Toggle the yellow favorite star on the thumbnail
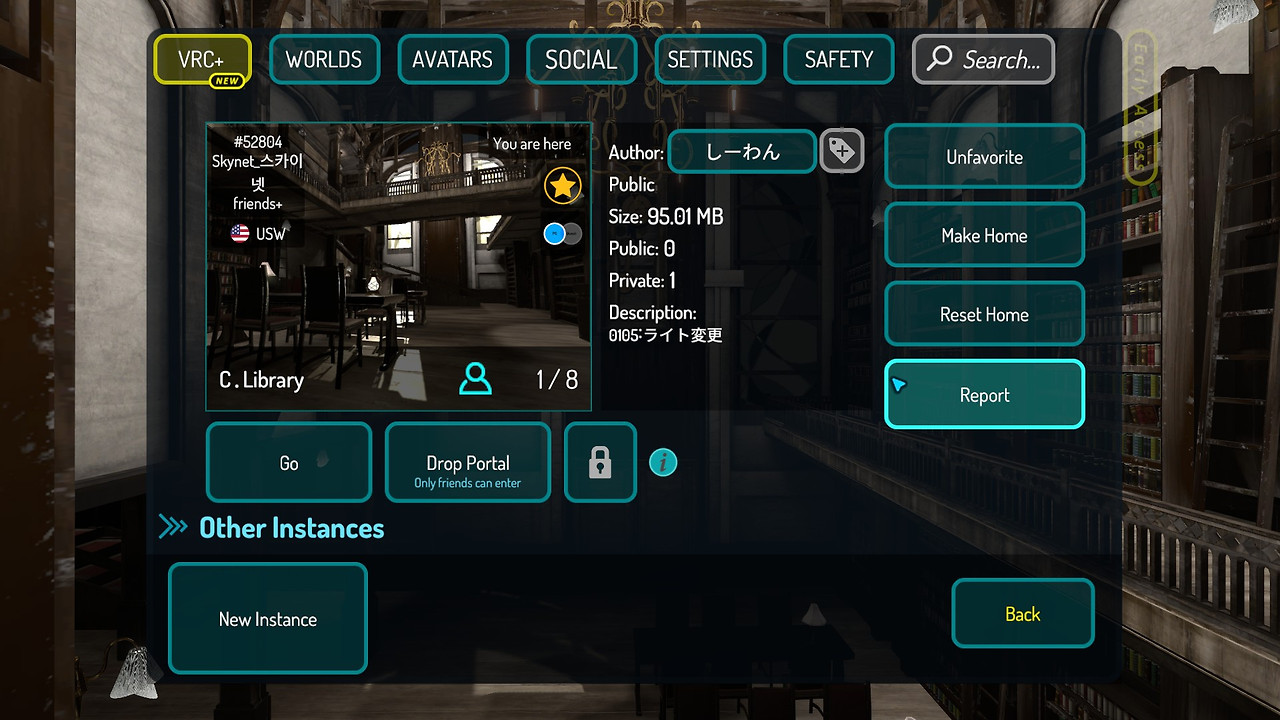1280x720 pixels. tap(562, 185)
